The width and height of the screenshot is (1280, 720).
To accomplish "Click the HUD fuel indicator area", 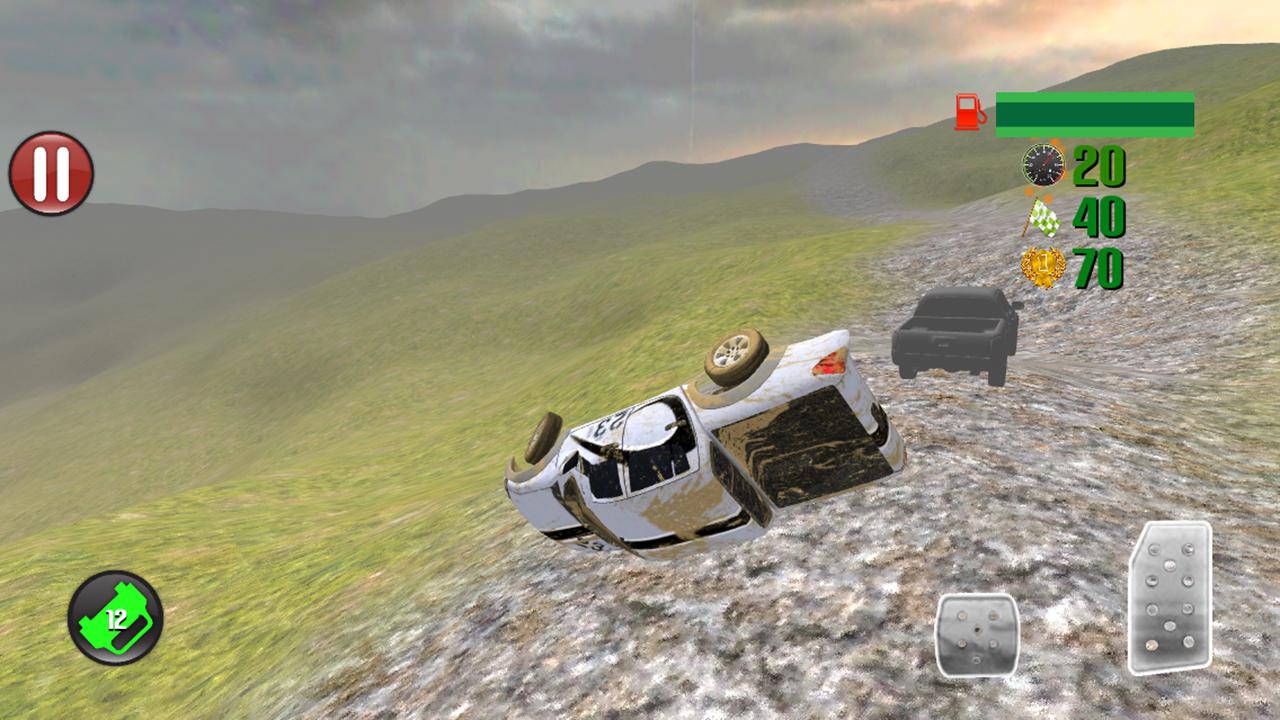I will pyautogui.click(x=1080, y=111).
